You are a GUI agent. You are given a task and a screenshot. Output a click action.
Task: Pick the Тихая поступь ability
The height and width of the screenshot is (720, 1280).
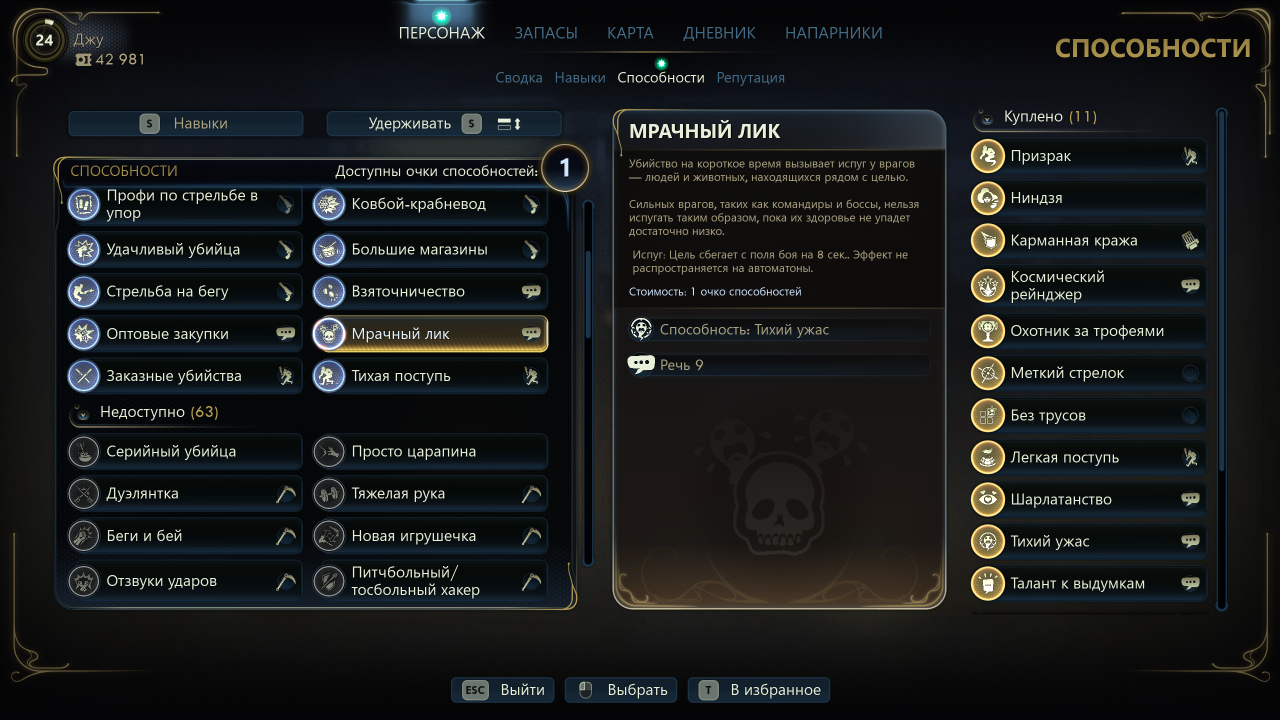click(430, 376)
